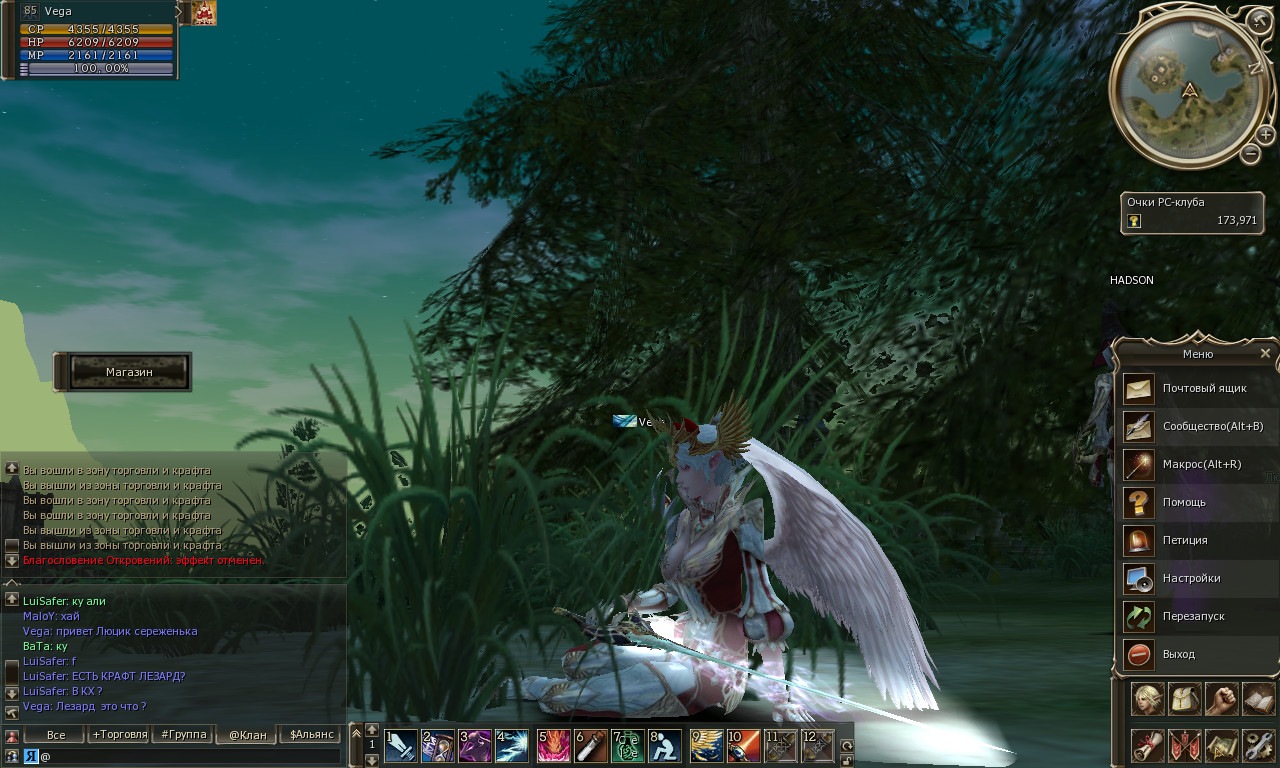This screenshot has height=768, width=1280.
Task: Open Почтовый ящик mailbox menu entry
Action: pos(1196,388)
